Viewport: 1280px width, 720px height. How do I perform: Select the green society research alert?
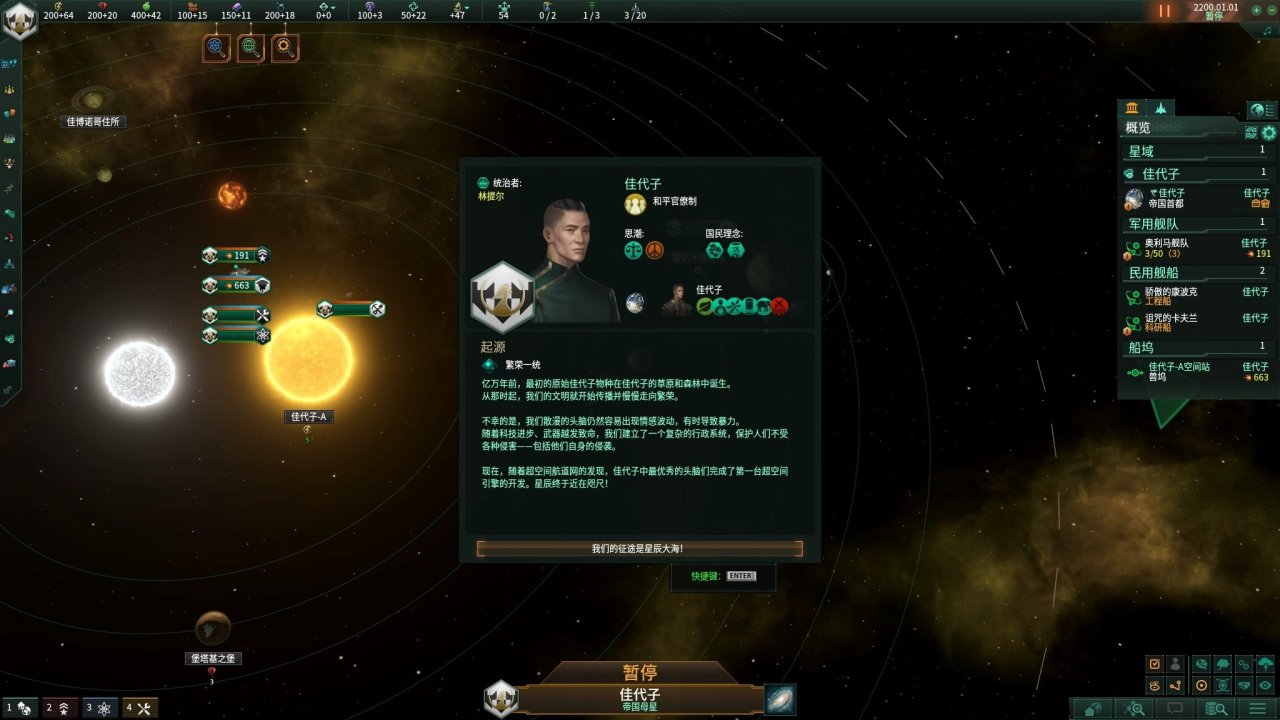251,47
